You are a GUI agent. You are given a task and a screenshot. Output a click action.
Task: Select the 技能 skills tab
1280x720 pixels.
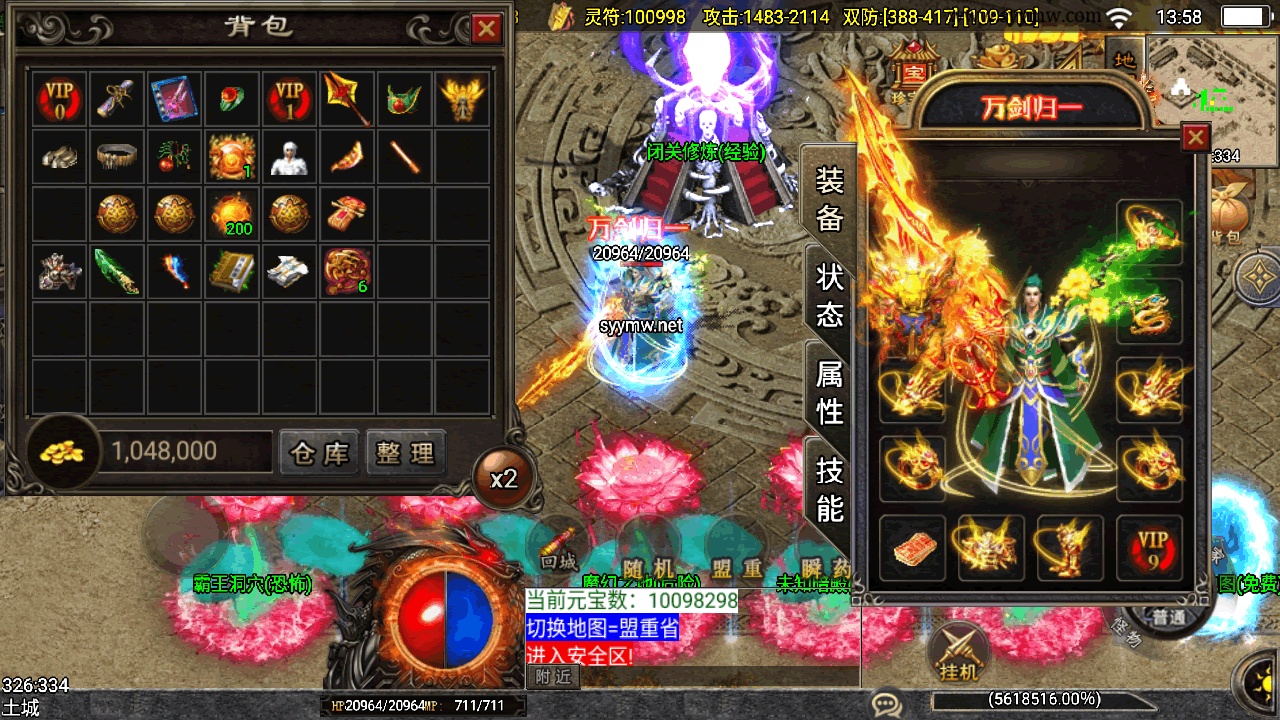[830, 488]
